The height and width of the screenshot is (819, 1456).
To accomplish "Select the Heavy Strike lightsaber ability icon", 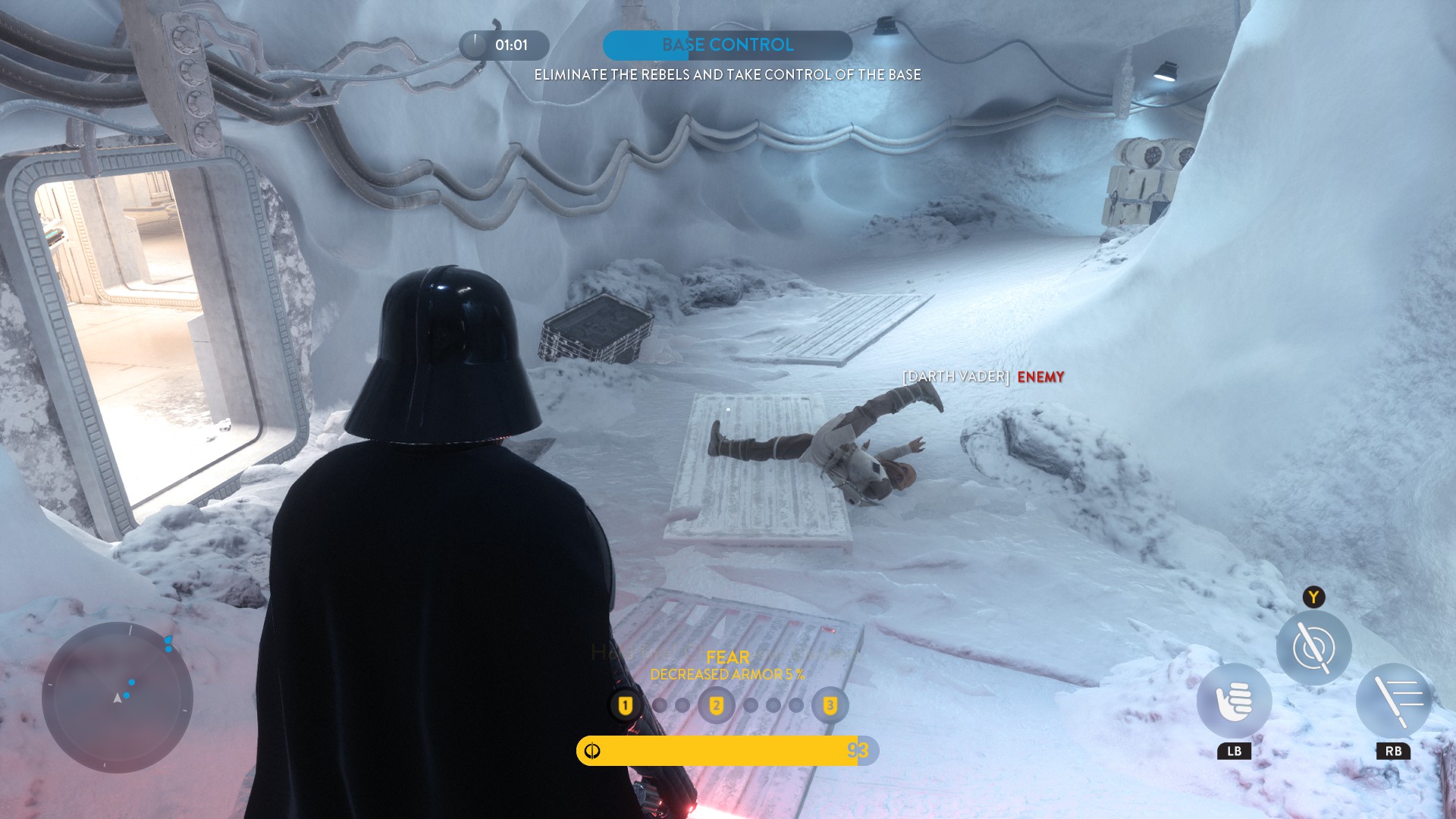I will coord(1393,701).
